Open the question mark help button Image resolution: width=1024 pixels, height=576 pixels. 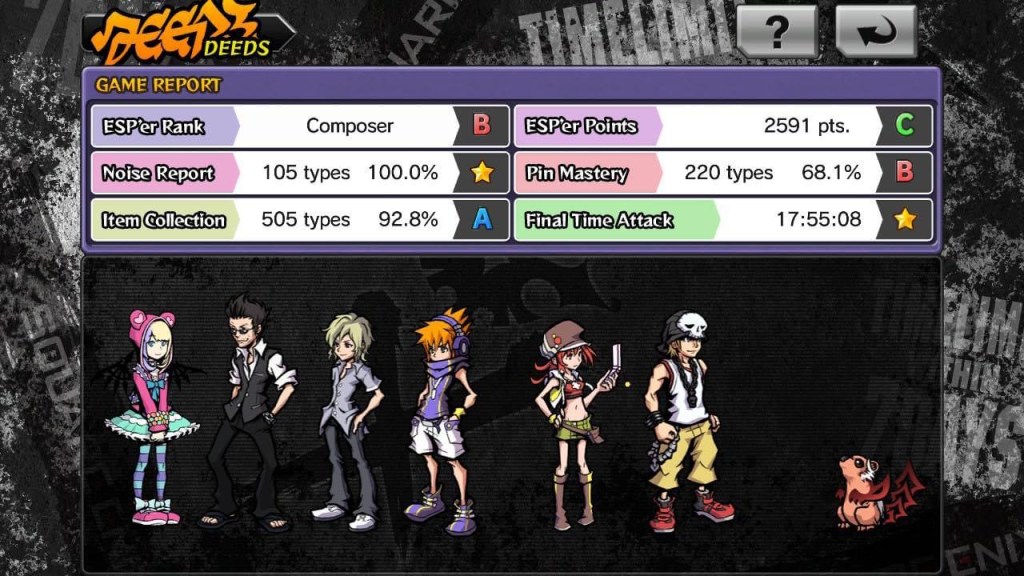coord(777,32)
